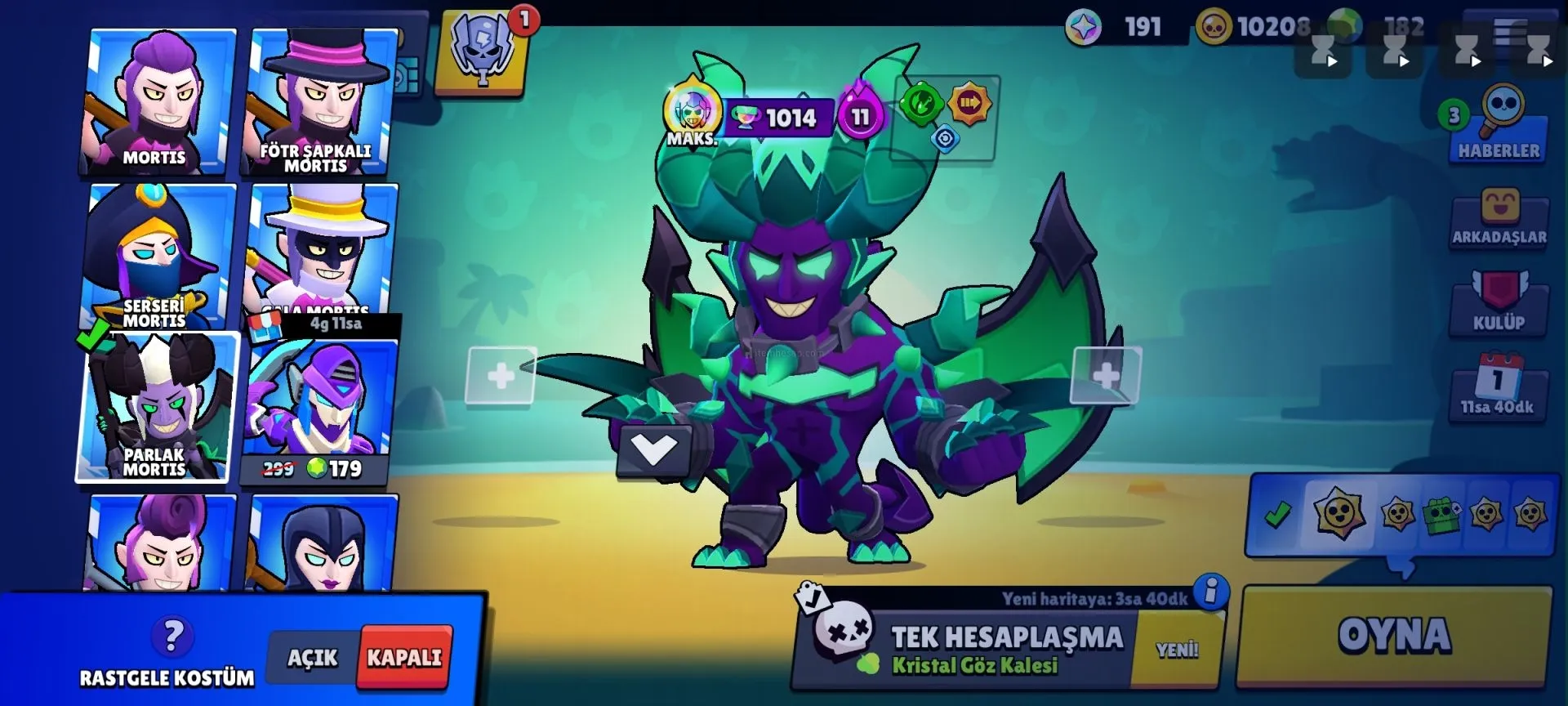Image resolution: width=1568 pixels, height=706 pixels.
Task: Open the Arkadaşlar friends list
Action: coord(1499,217)
